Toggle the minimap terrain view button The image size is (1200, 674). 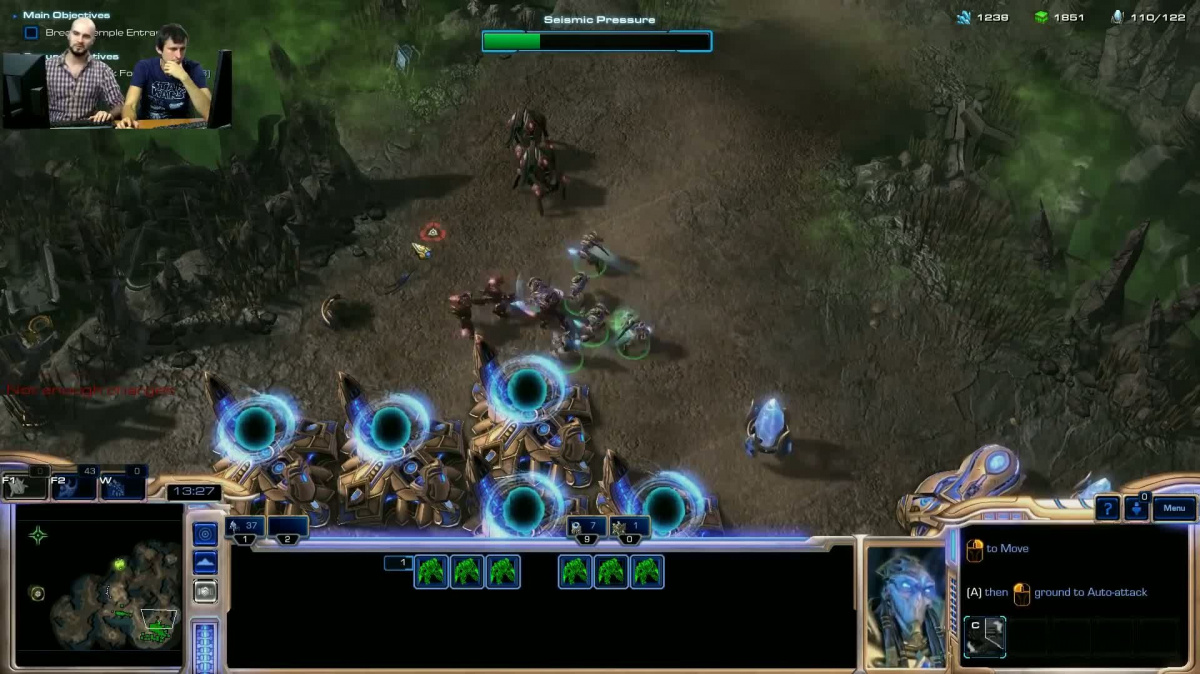pos(205,563)
